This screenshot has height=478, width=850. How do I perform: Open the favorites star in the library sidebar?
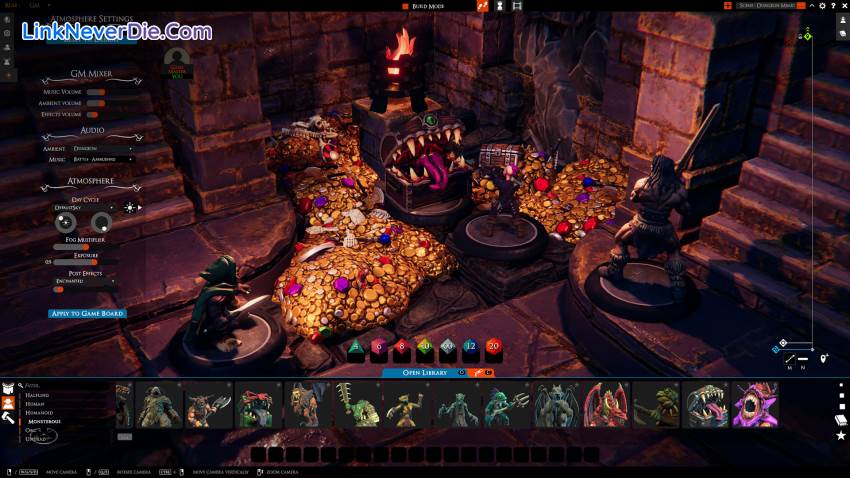point(841,436)
